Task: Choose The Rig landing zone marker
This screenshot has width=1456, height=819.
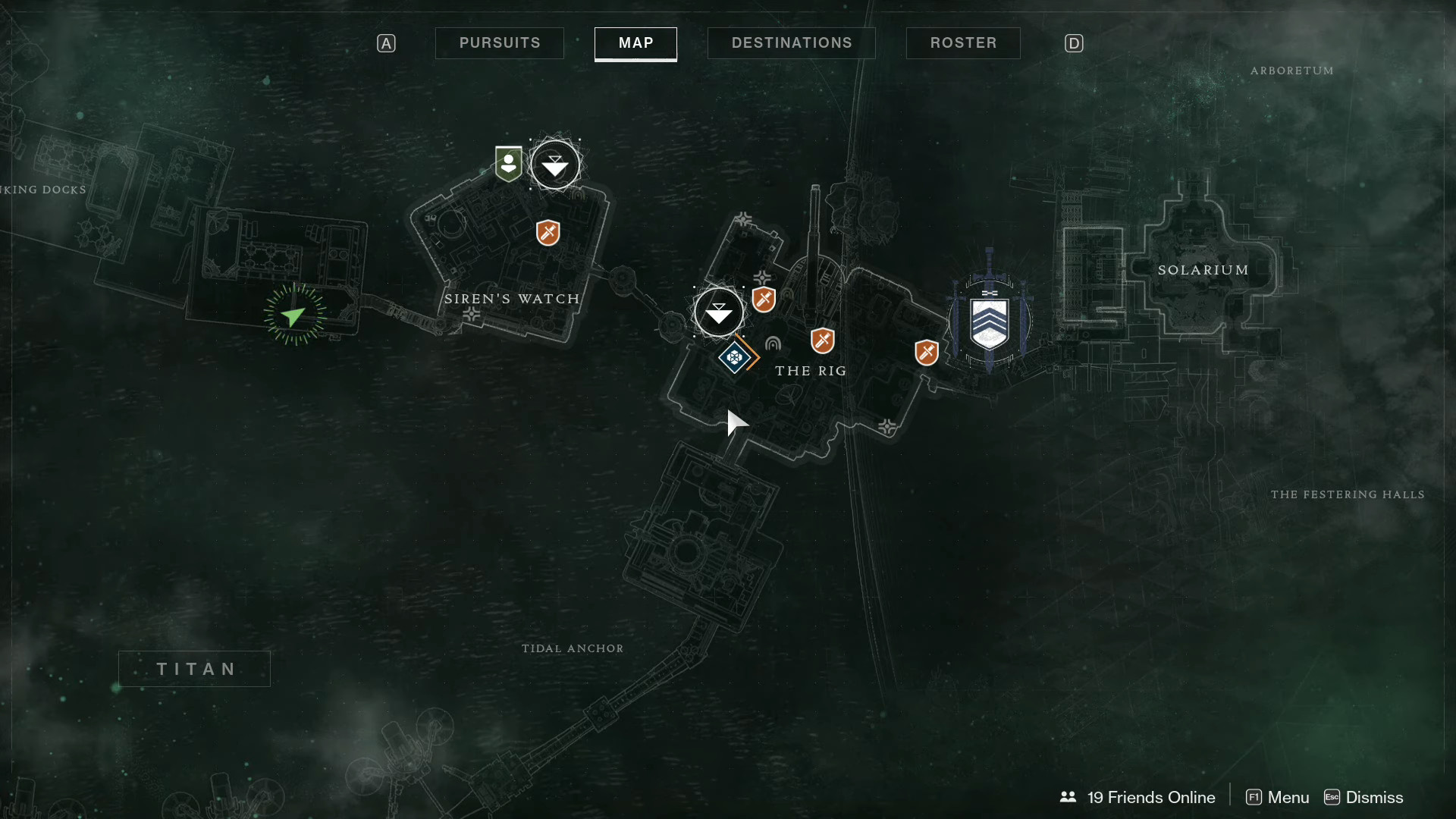Action: (x=719, y=312)
